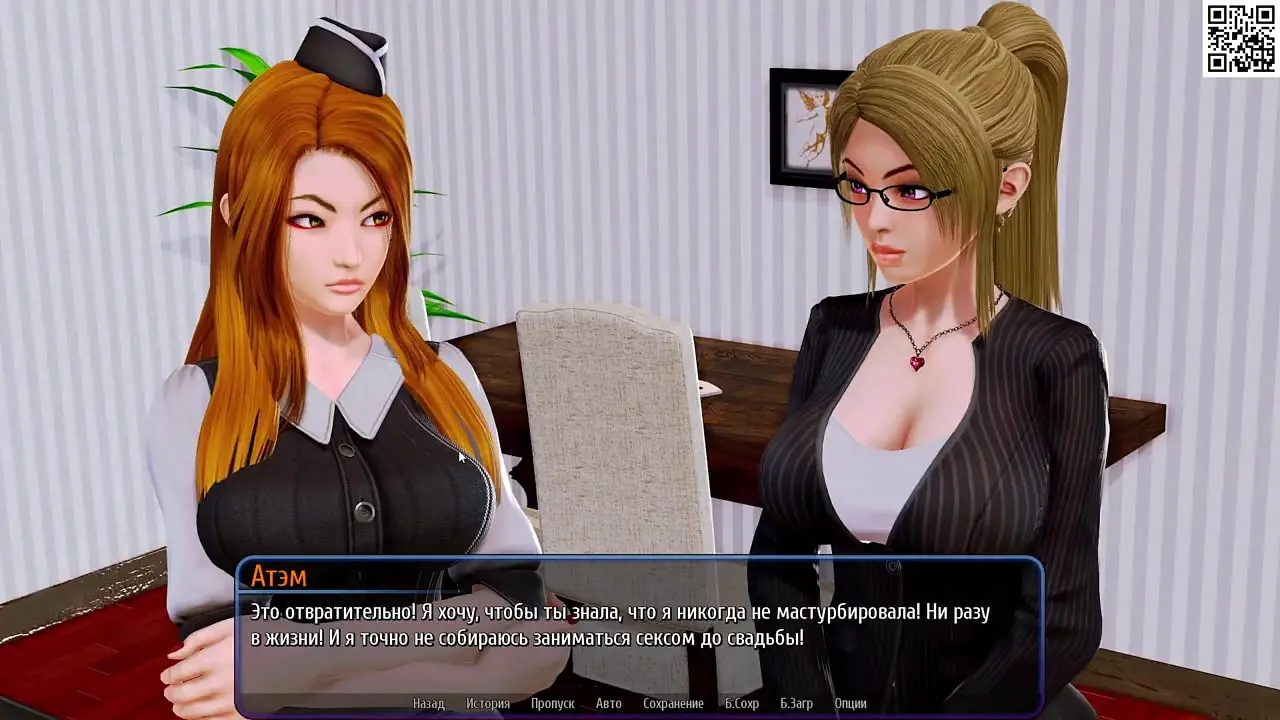Go back with the Назад button
Image resolution: width=1280 pixels, height=720 pixels.
428,704
